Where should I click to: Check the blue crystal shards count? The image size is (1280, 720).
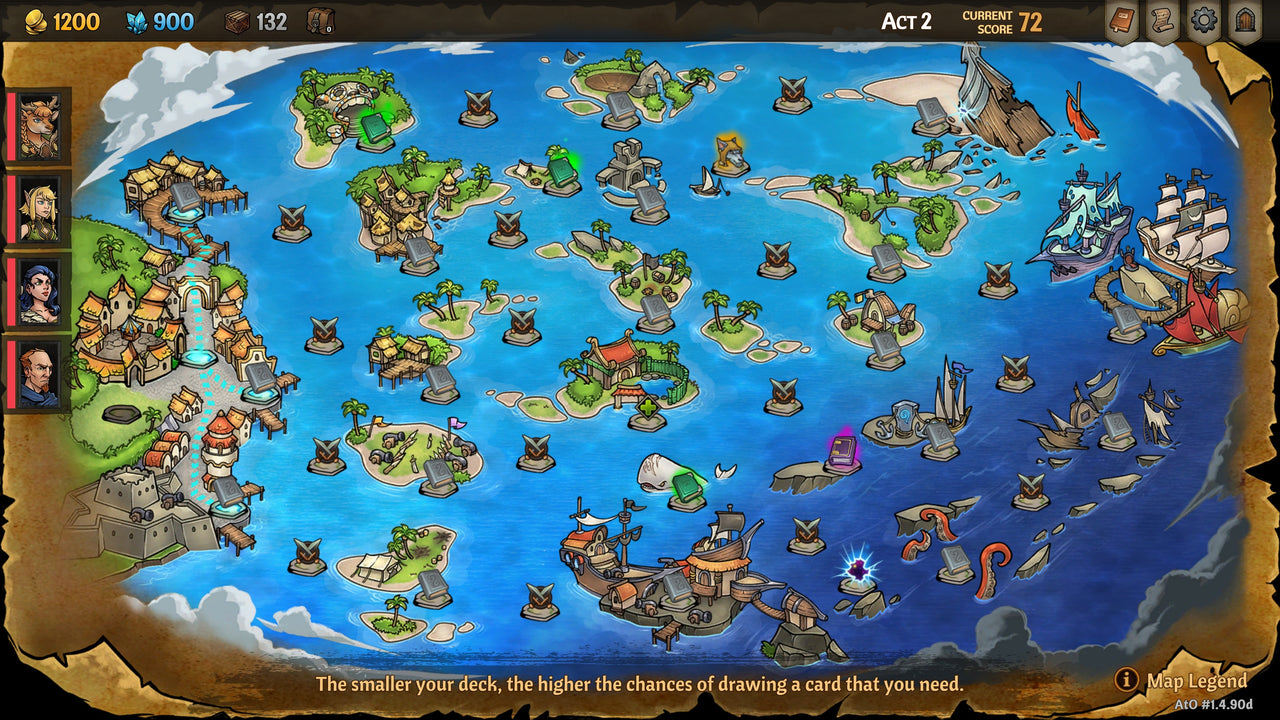[135, 21]
